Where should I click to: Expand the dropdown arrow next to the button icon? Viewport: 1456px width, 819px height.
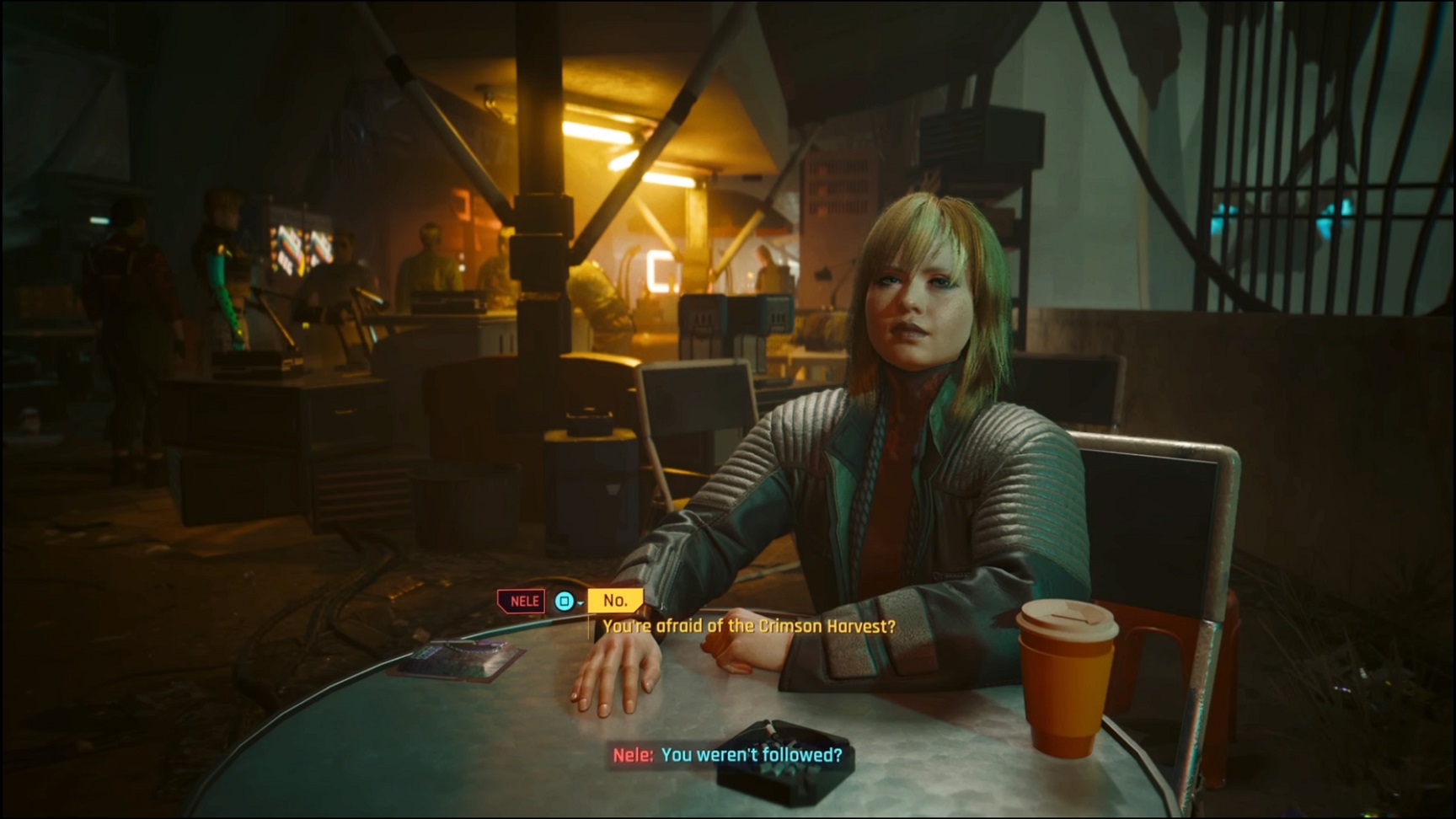coord(581,605)
